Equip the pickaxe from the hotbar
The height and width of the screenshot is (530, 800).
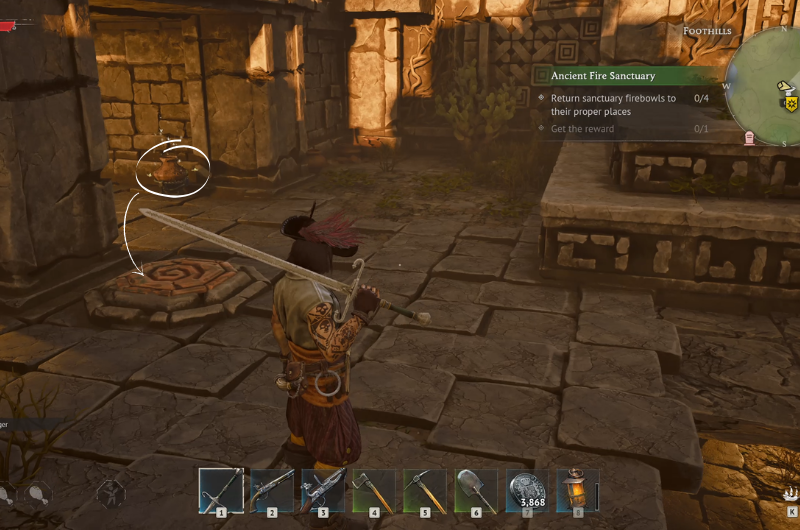(425, 490)
